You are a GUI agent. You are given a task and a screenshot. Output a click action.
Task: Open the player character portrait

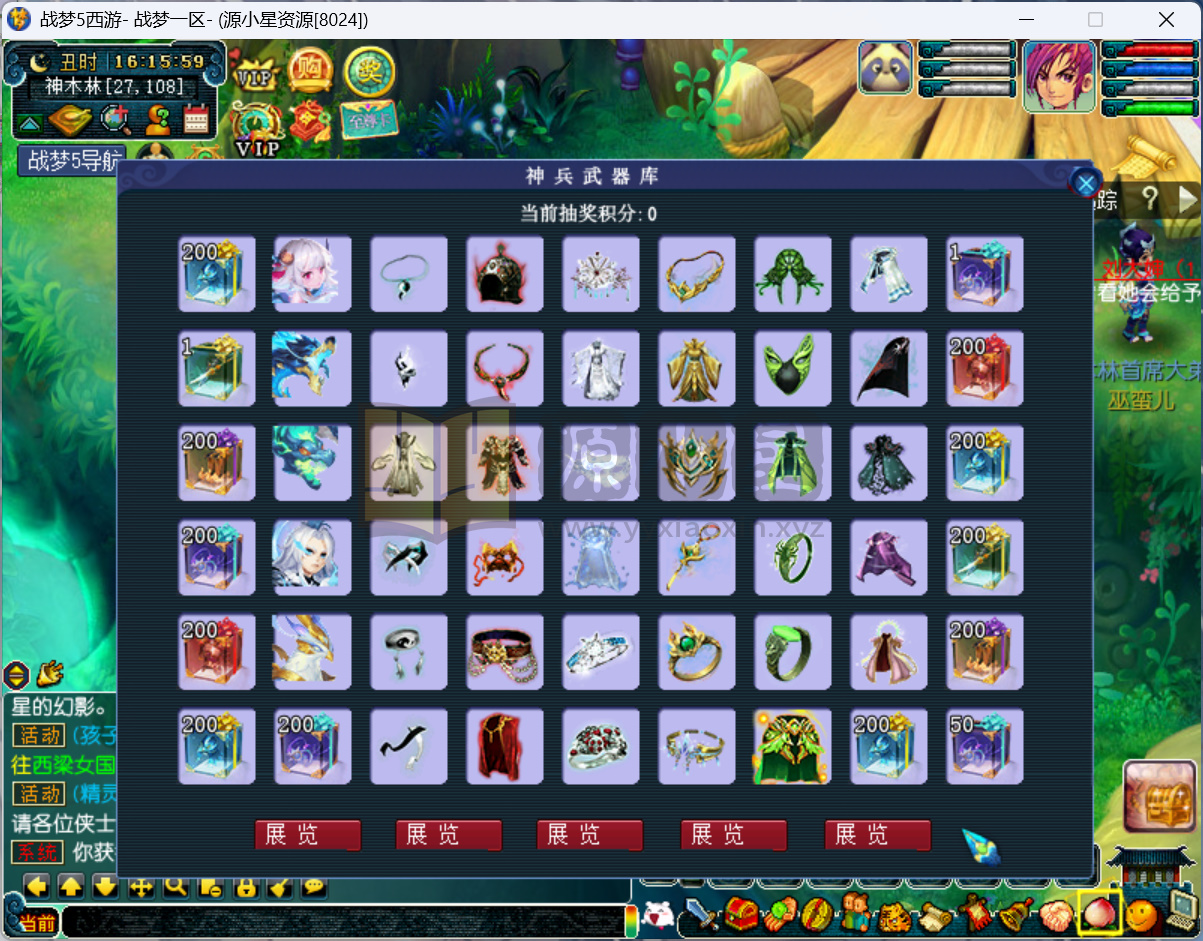(1060, 75)
